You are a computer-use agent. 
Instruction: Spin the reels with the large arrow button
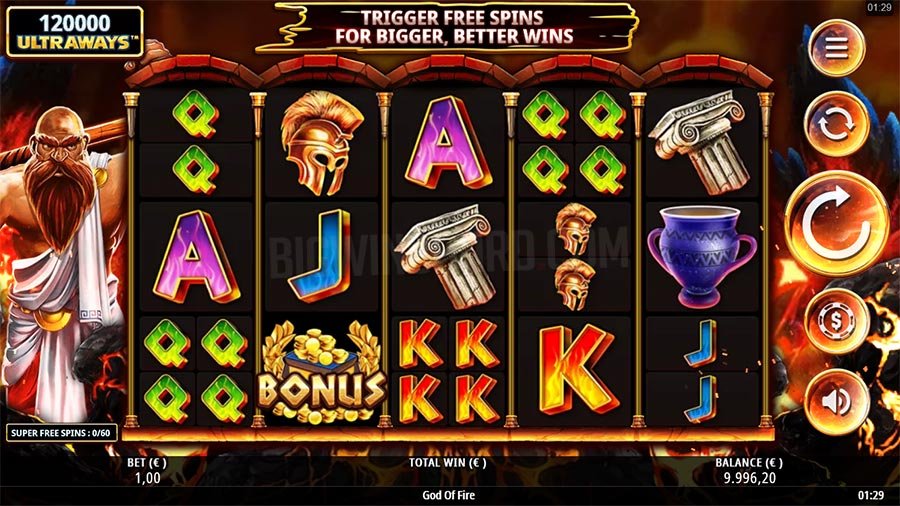(836, 223)
